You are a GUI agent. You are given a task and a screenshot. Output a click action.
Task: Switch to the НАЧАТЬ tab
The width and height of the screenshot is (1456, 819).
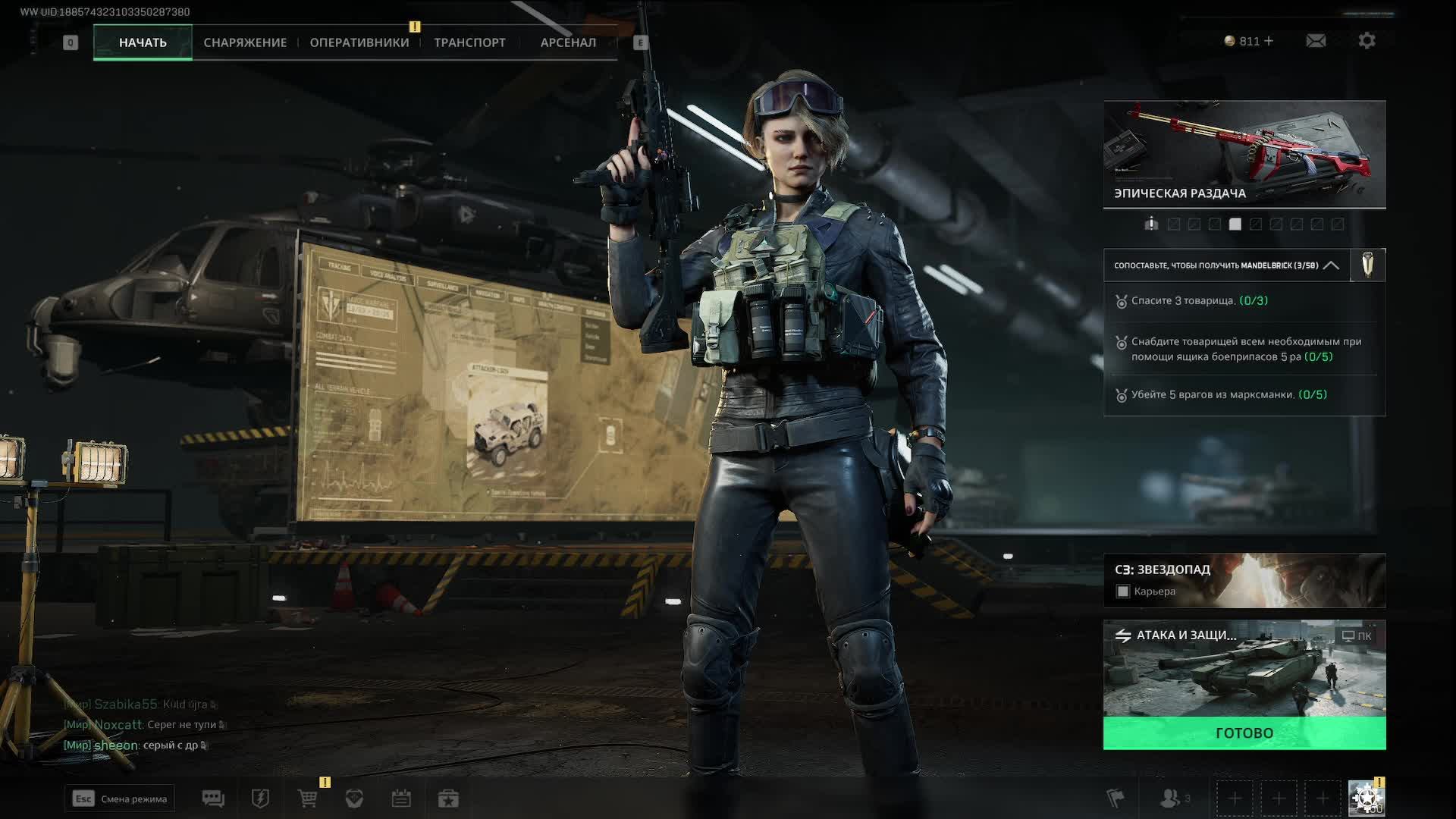(x=143, y=42)
